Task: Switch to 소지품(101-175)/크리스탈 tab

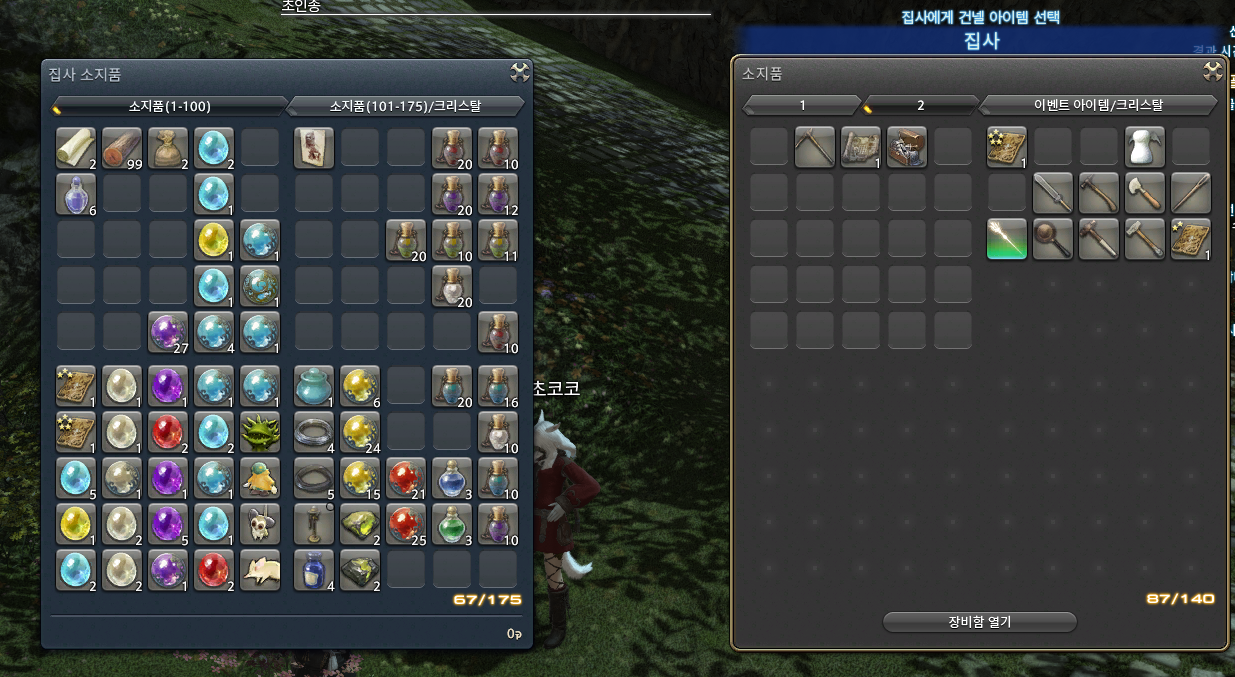Action: [405, 105]
